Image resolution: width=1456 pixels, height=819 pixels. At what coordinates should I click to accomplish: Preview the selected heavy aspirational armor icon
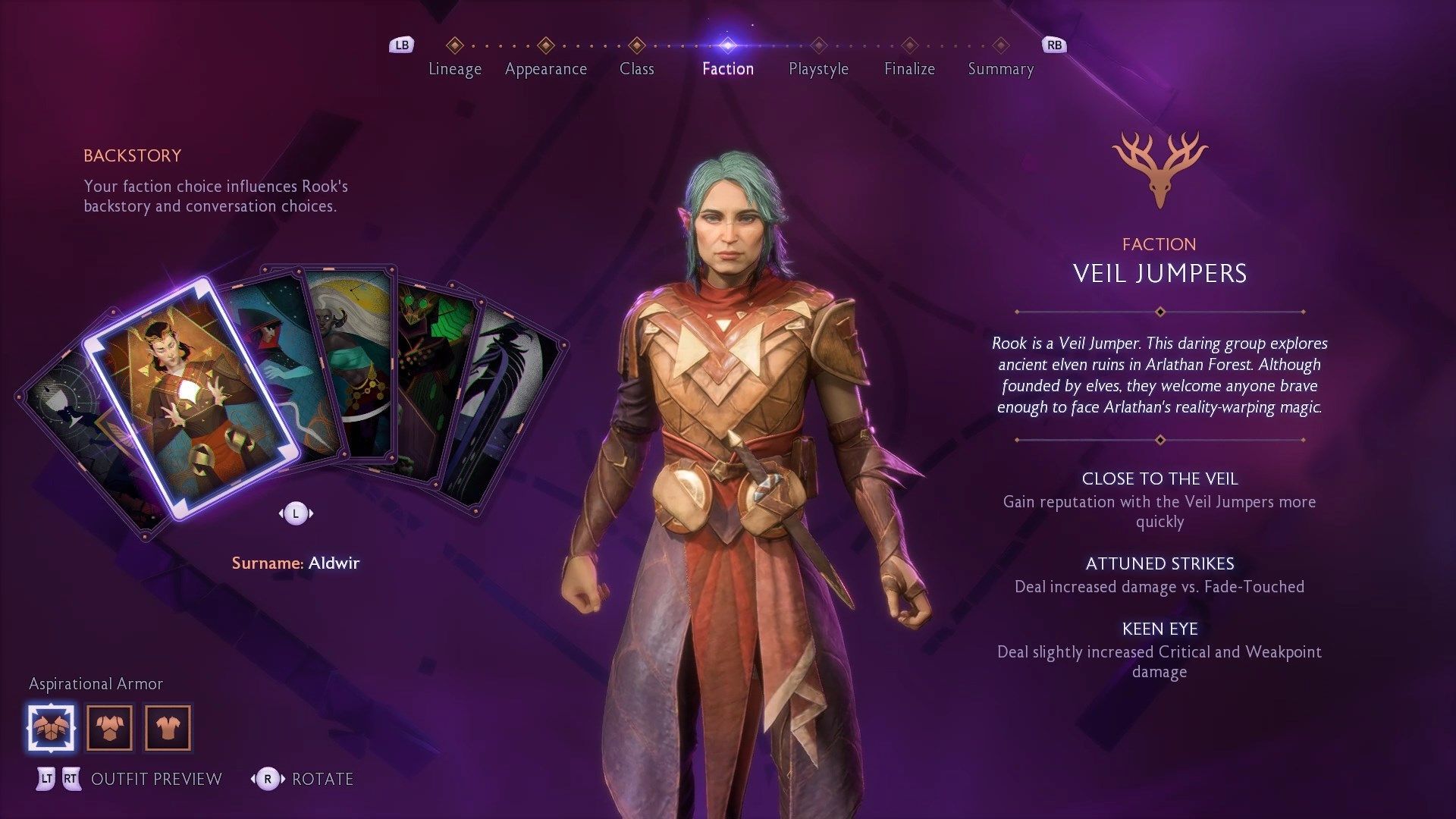tap(52, 728)
